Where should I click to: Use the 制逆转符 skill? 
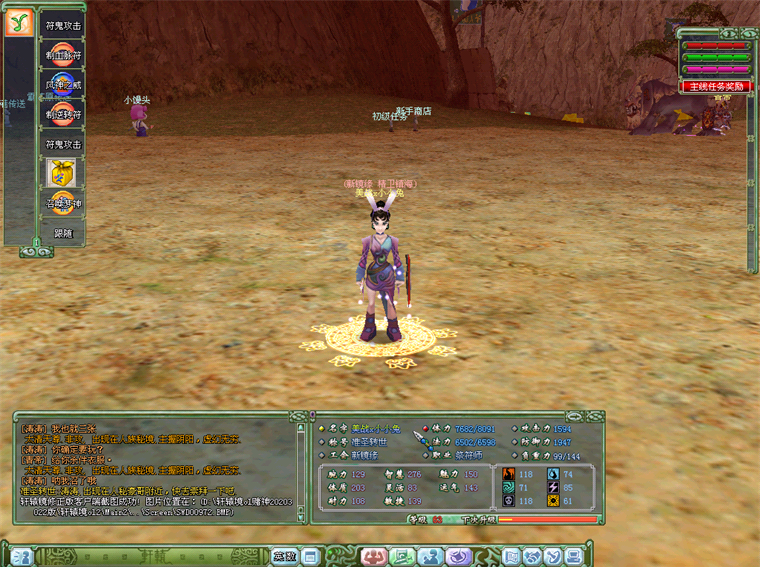point(63,114)
